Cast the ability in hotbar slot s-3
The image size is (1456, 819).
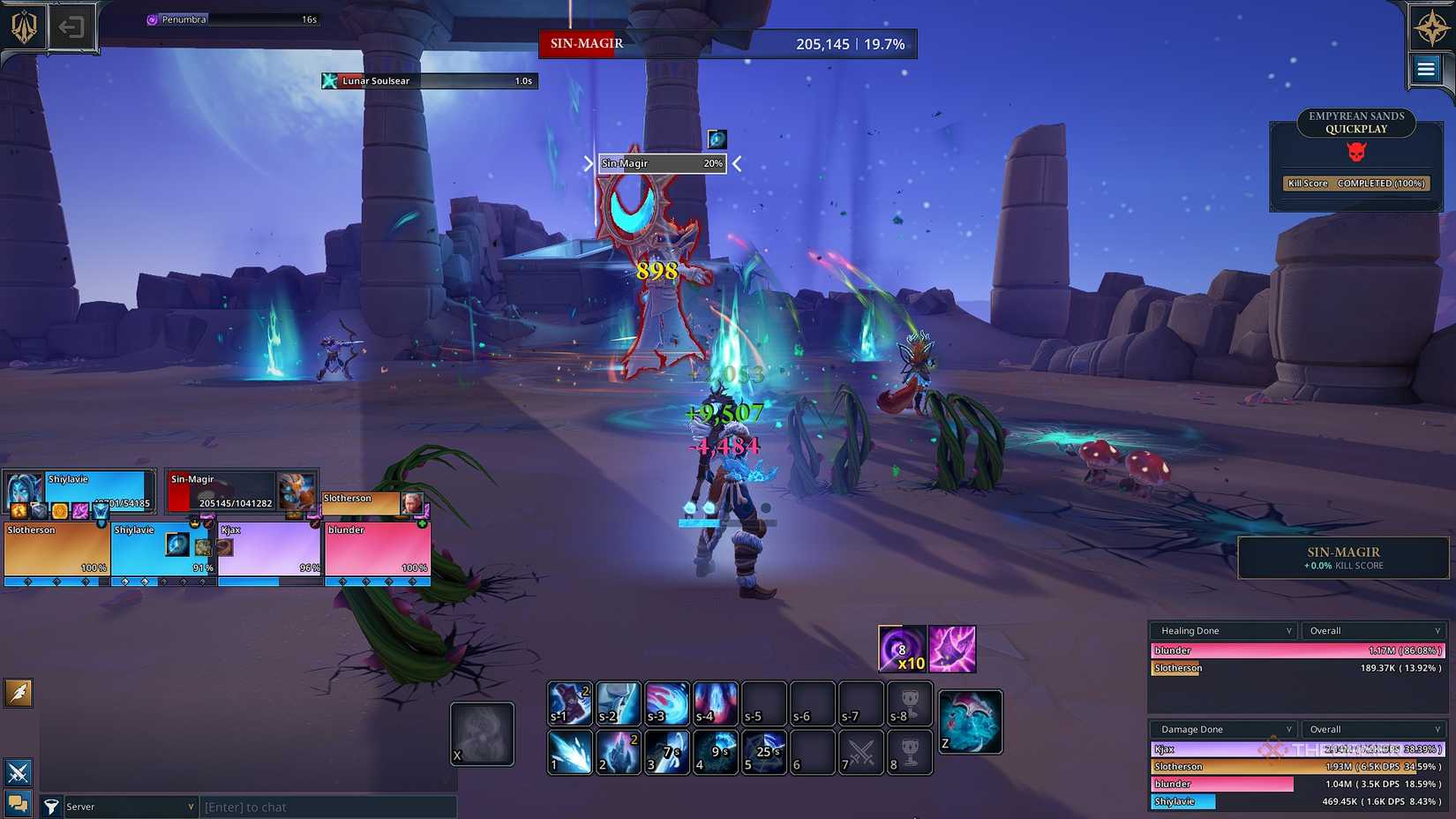[x=666, y=704]
